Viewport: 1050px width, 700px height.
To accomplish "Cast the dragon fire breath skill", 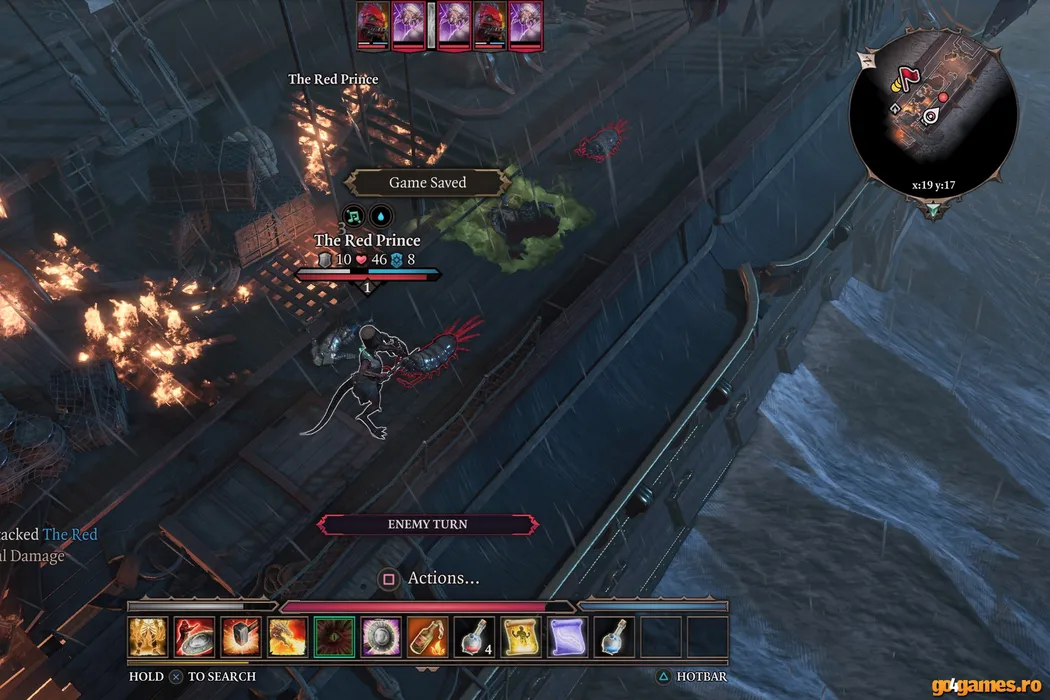I will click(287, 636).
